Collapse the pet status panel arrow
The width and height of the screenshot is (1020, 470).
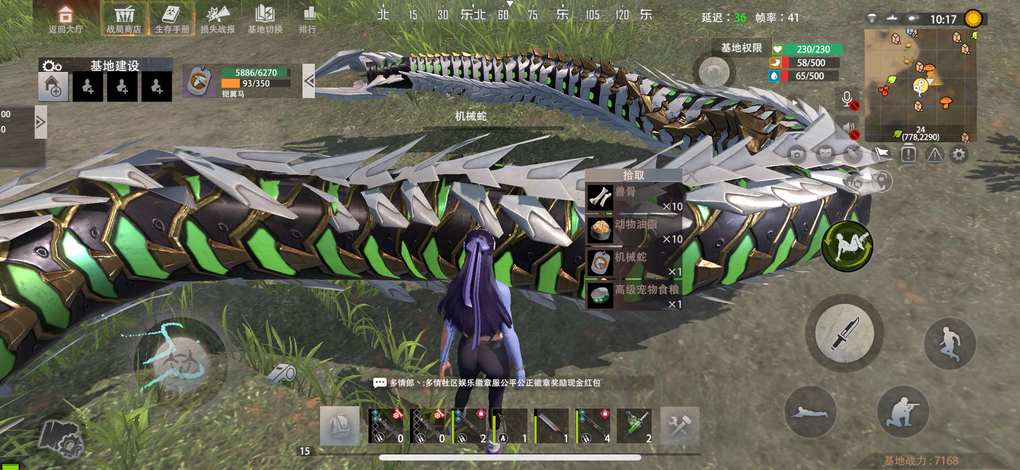[x=309, y=80]
